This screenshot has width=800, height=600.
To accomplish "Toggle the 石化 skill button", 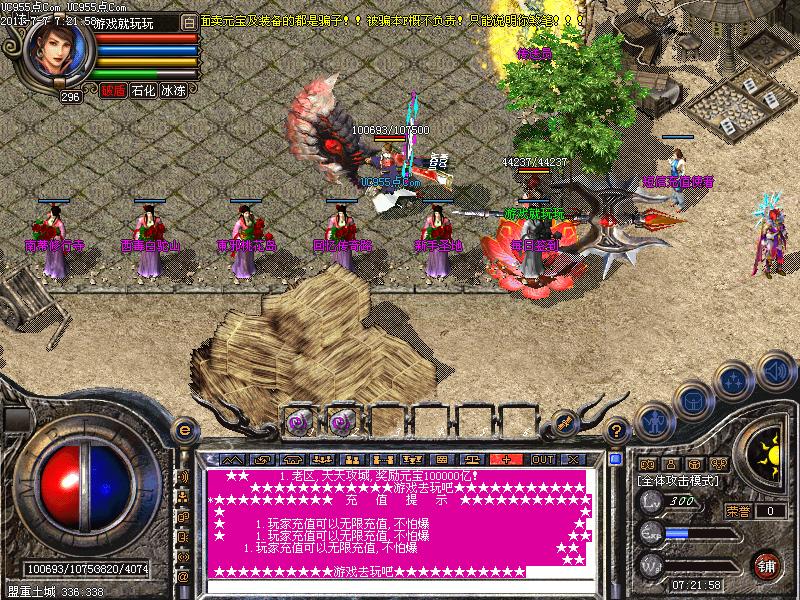I will 143,90.
